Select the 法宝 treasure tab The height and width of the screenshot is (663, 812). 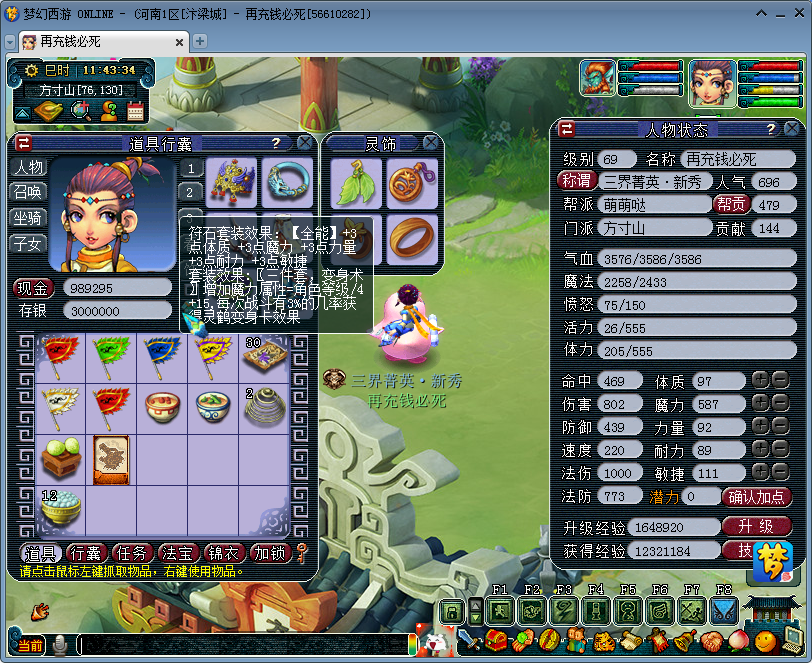pyautogui.click(x=178, y=553)
